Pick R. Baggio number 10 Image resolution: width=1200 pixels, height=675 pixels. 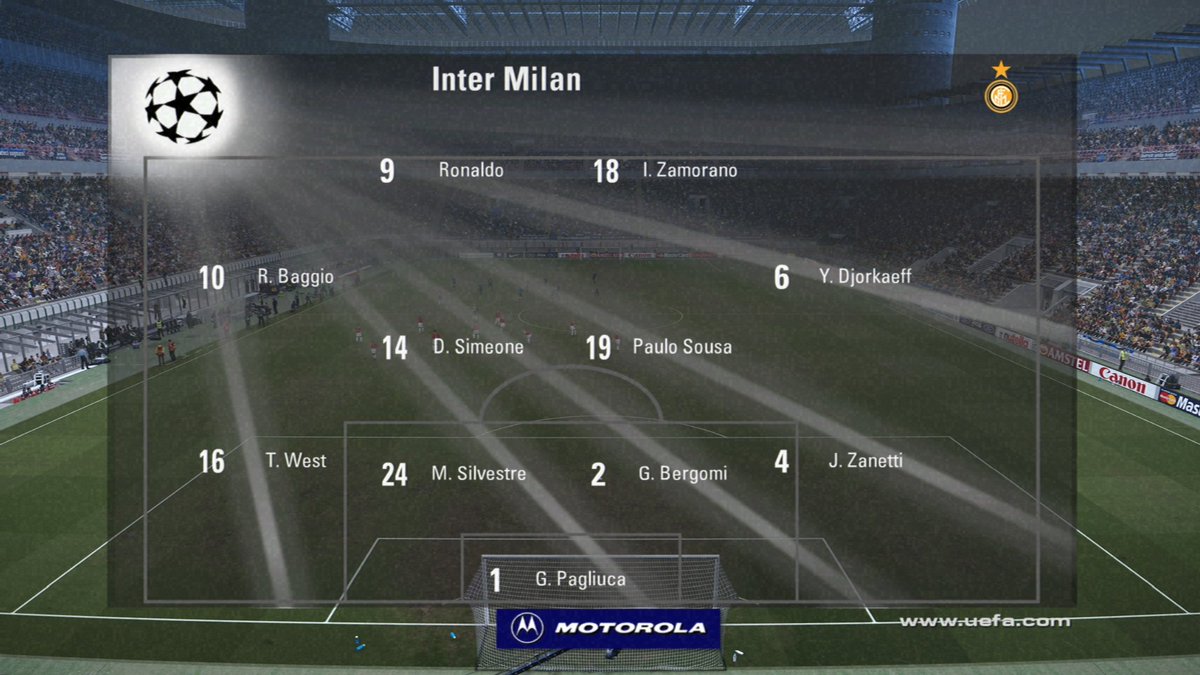tap(294, 277)
